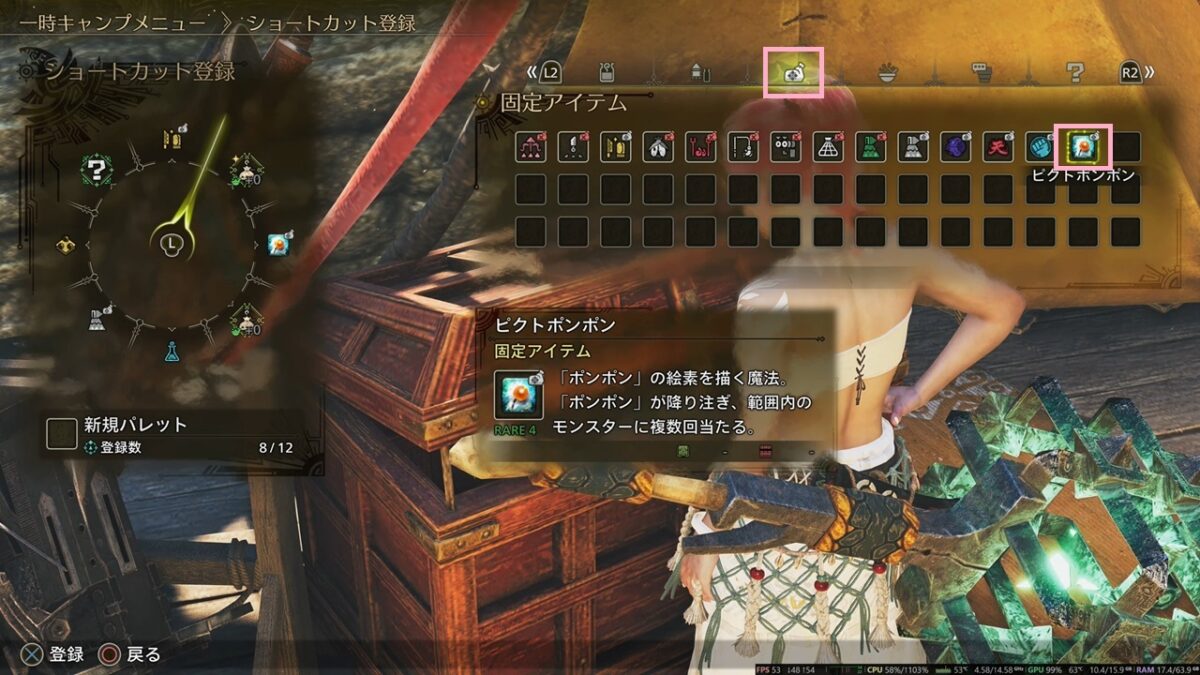Select the Pict Pom-Pom fixed item slot
1200x675 pixels.
pyautogui.click(x=1083, y=148)
